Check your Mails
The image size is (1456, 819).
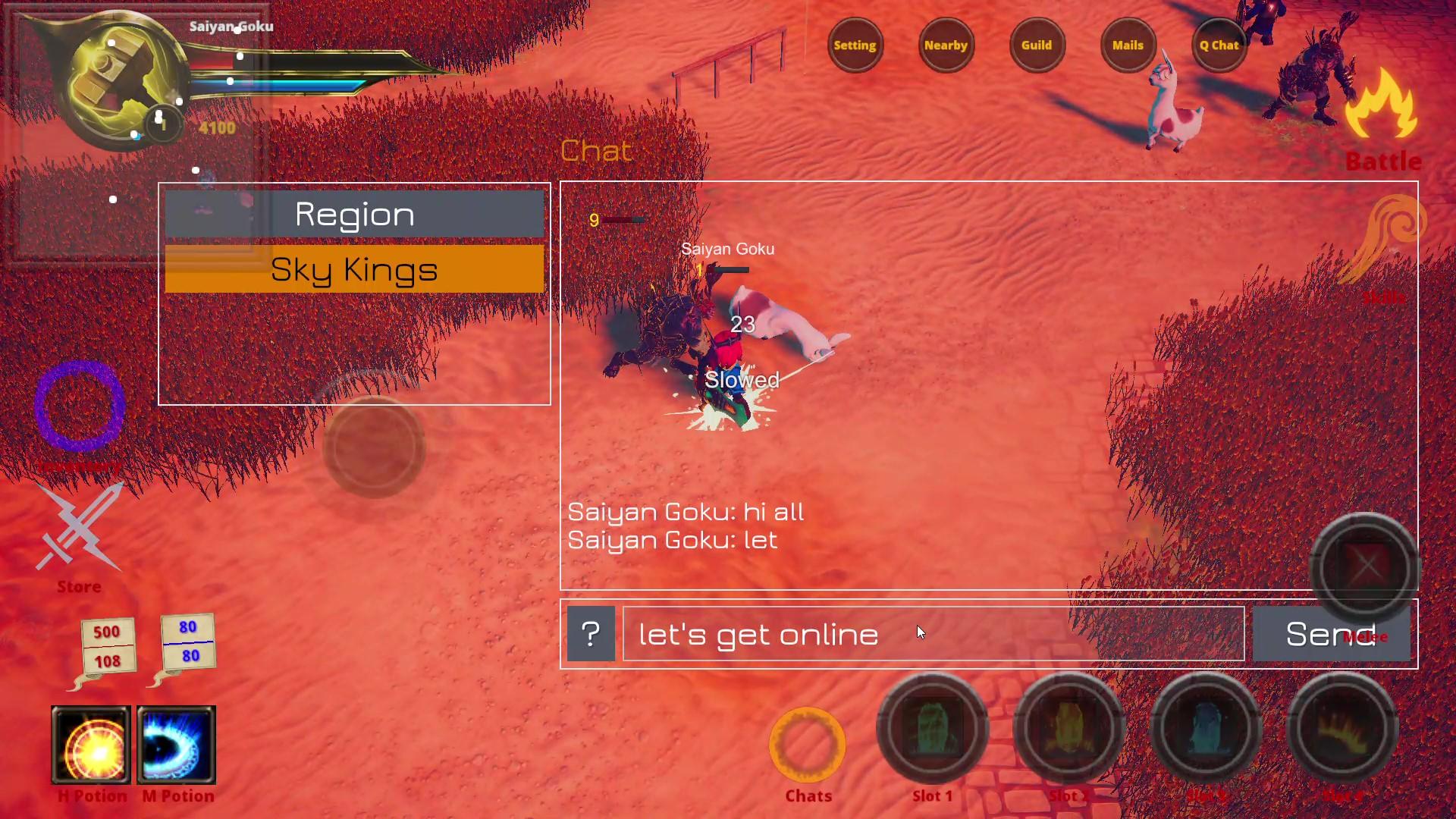tap(1128, 45)
